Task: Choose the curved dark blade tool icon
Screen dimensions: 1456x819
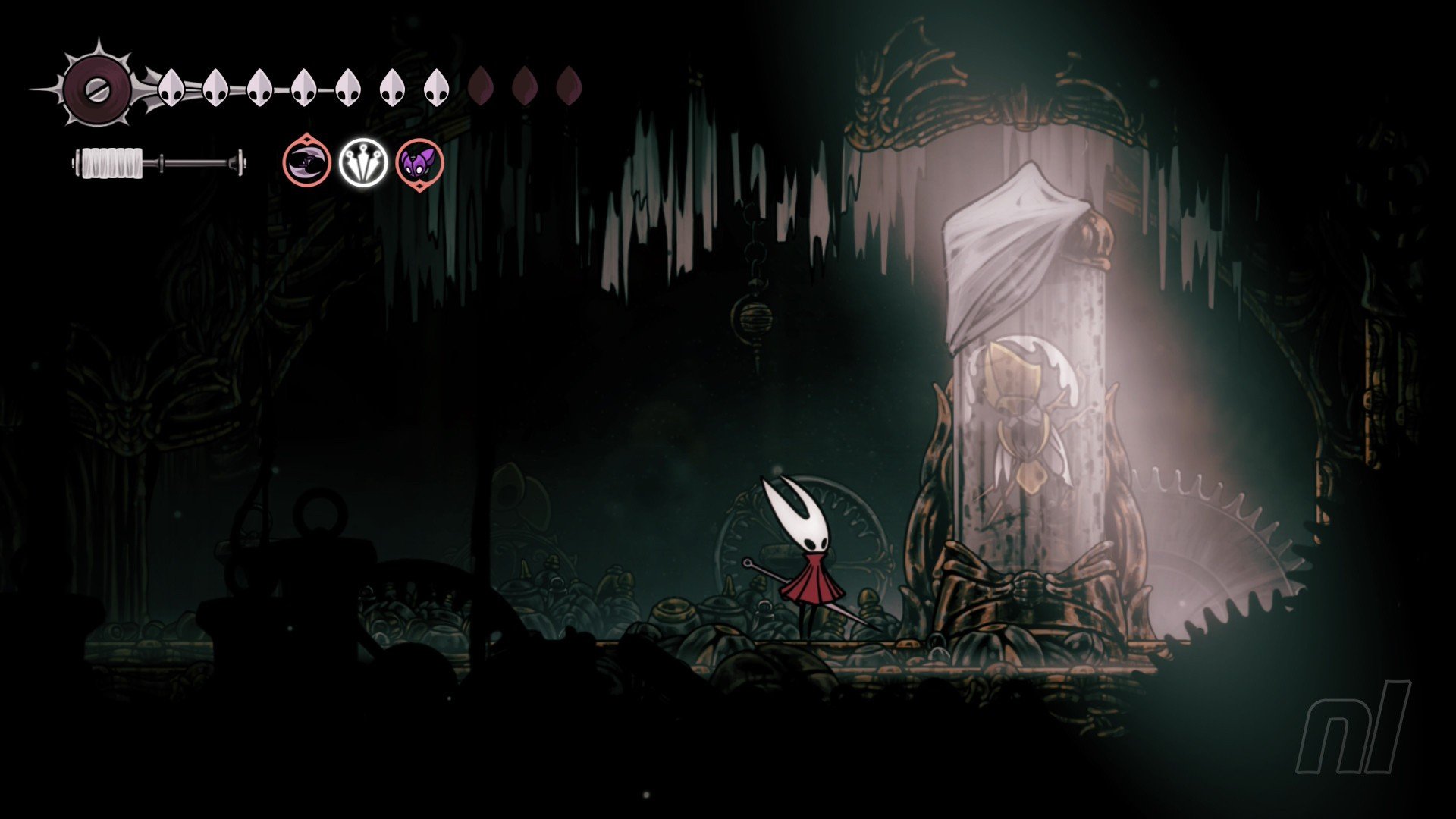Action: point(307,162)
